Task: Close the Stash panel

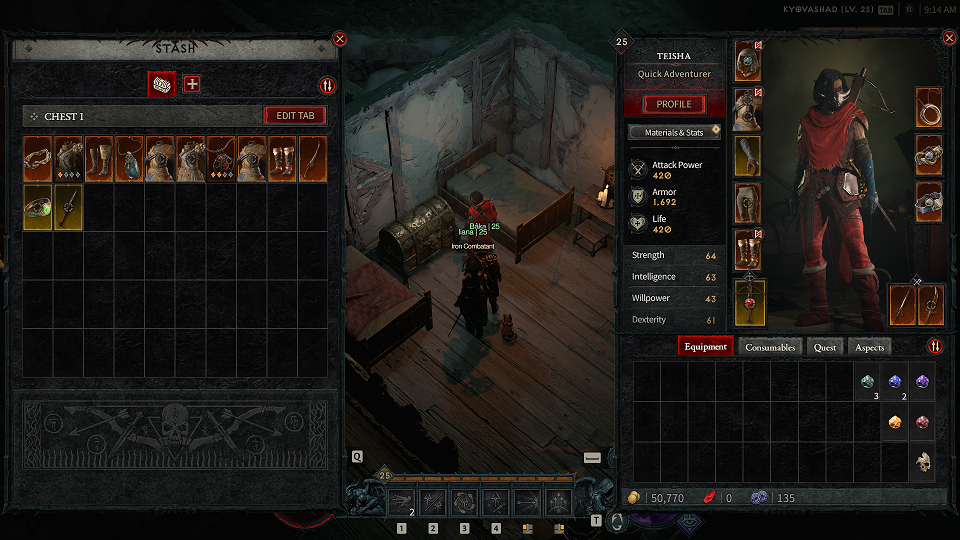Action: (340, 39)
